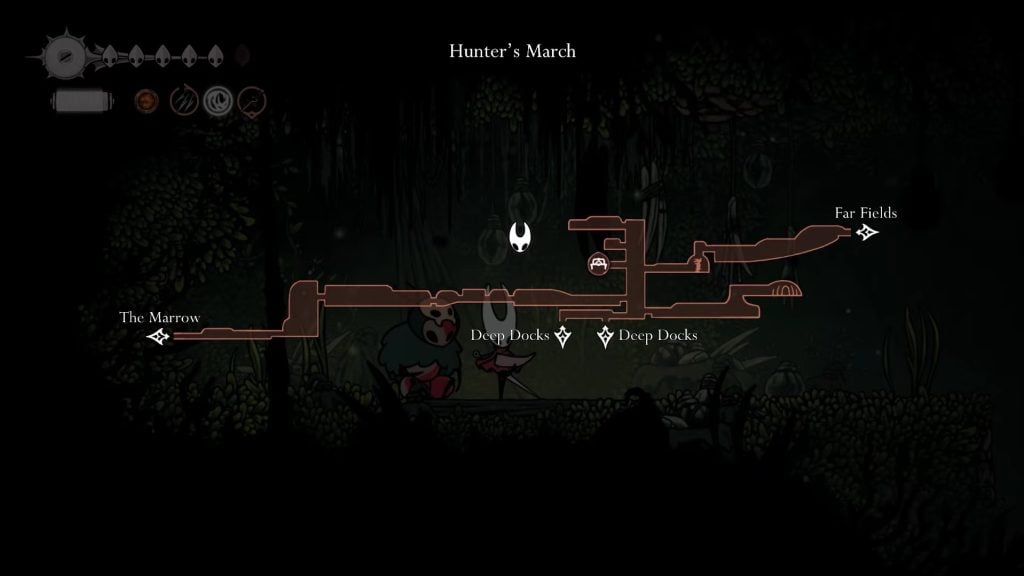
Task: Select the needle pin tool icon
Action: [252, 100]
